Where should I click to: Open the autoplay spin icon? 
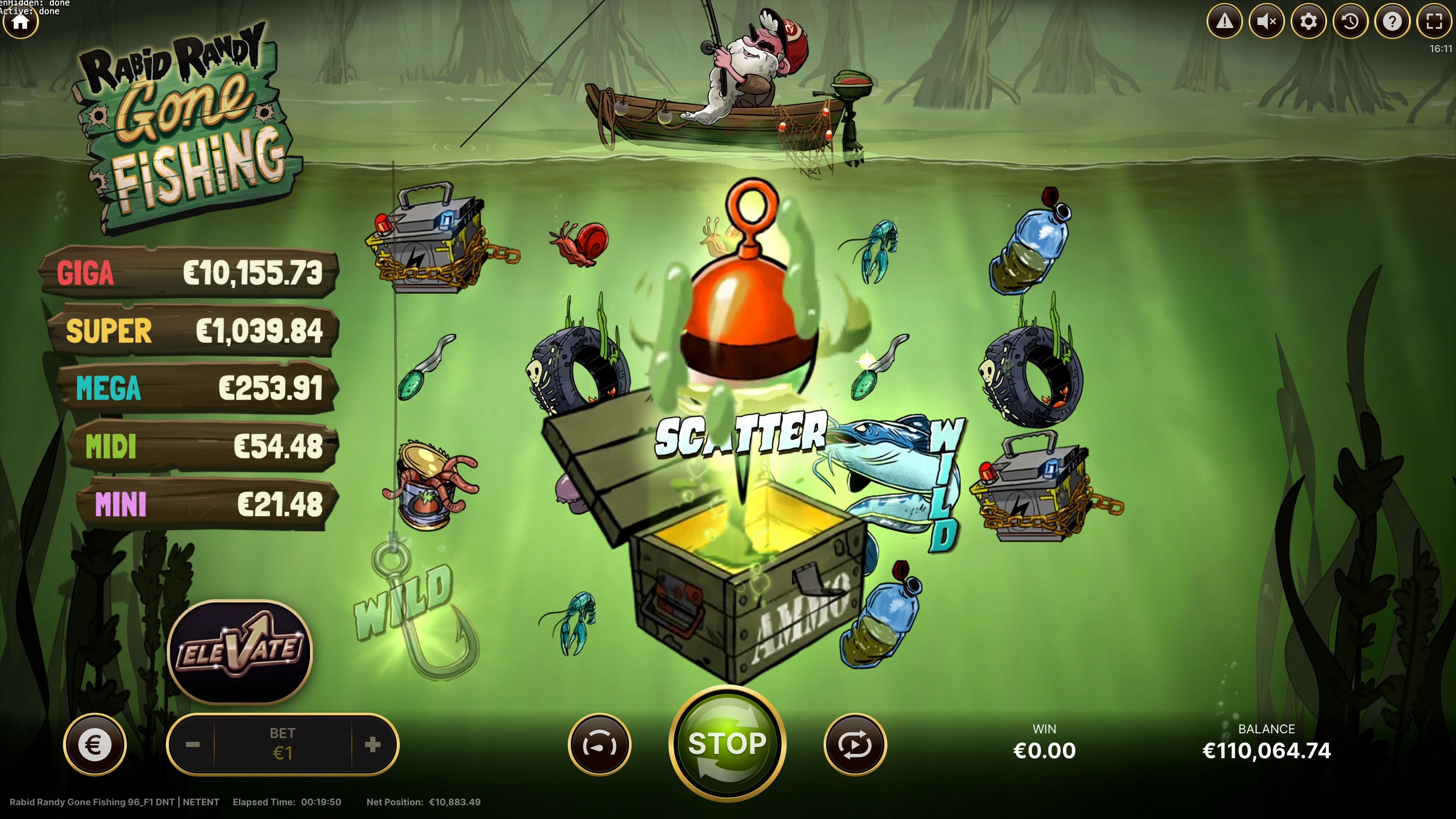tap(855, 744)
